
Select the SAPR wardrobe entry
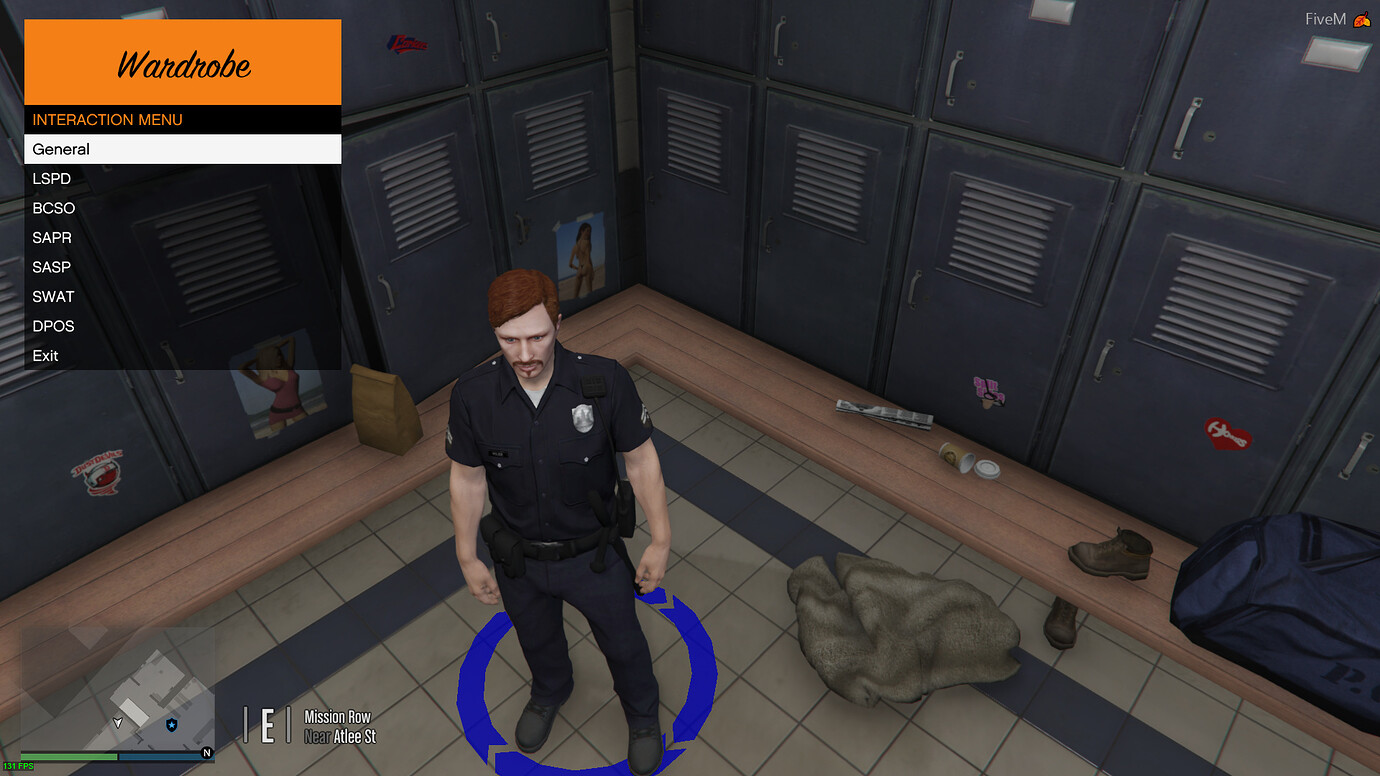coord(51,238)
